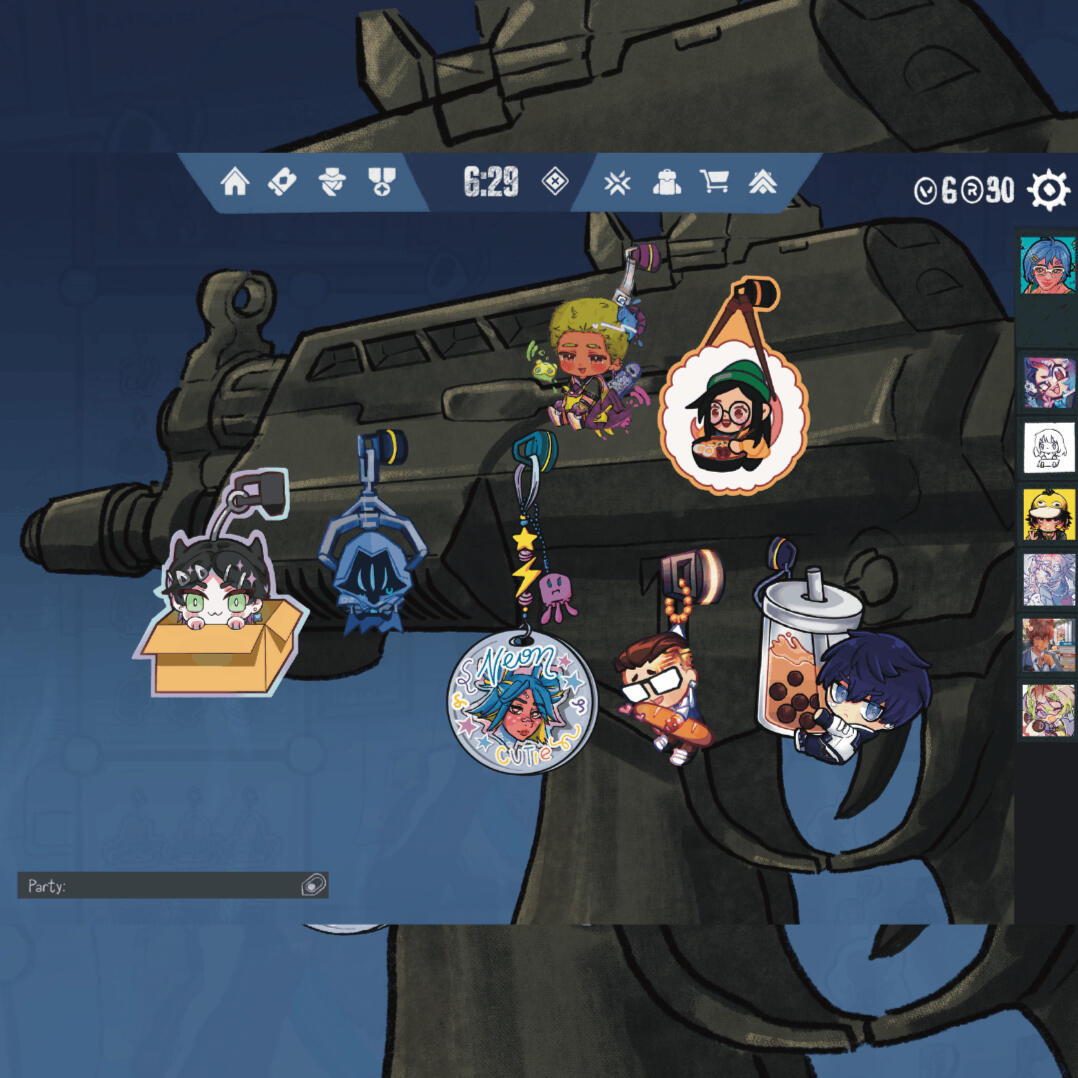Viewport: 1078px width, 1078px height.
Task: Open the agents icon with the hat
Action: pyautogui.click(x=331, y=182)
